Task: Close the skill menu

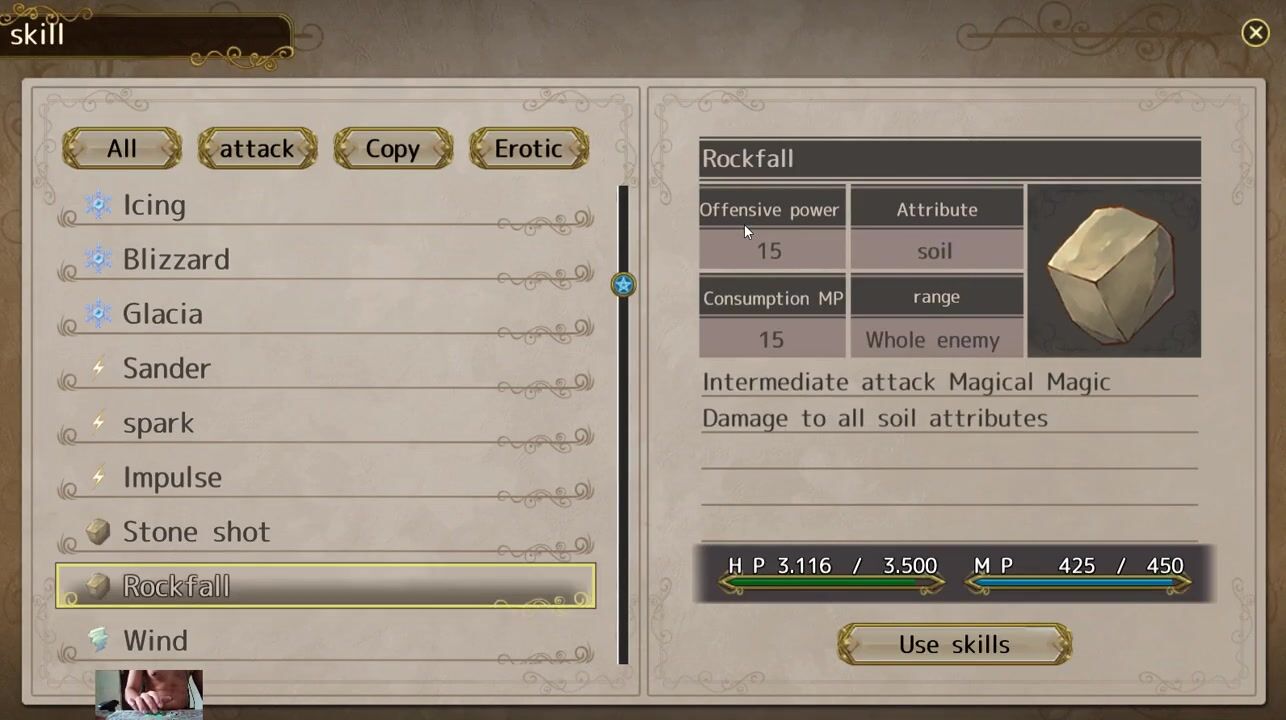Action: [1255, 33]
